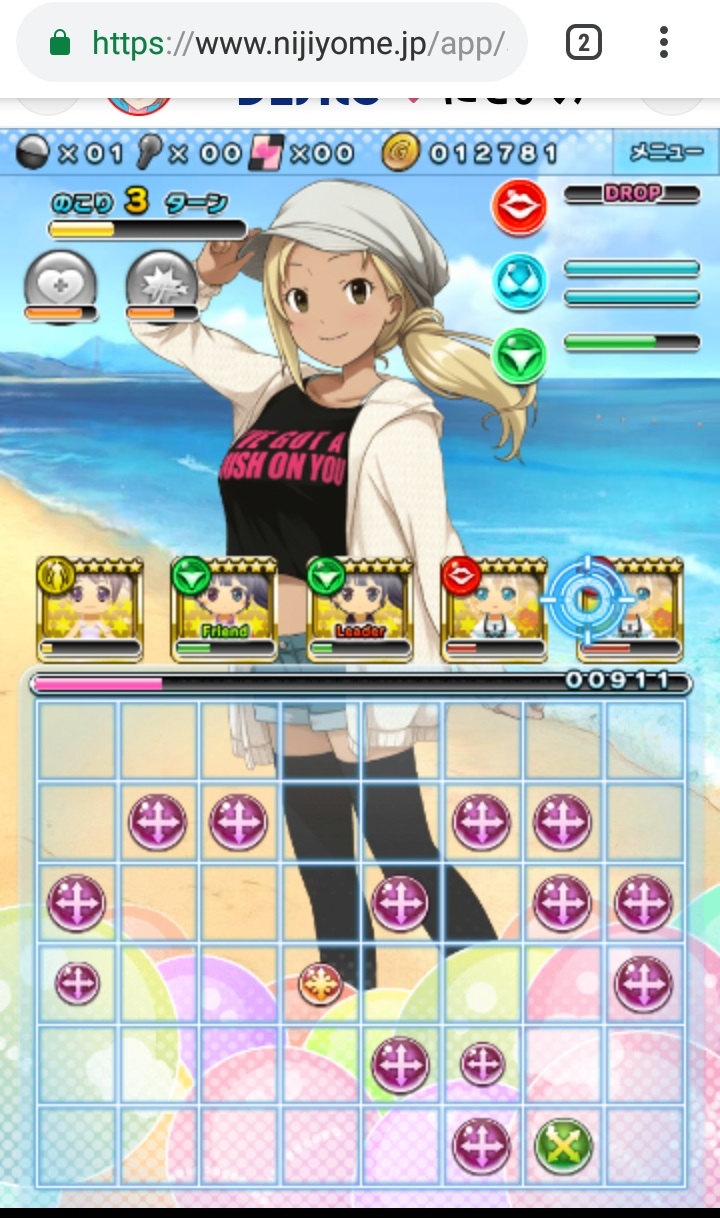The width and height of the screenshot is (720, 1219).
Task: Click the green gem attribute icon beside DROP bars
Action: 519,355
